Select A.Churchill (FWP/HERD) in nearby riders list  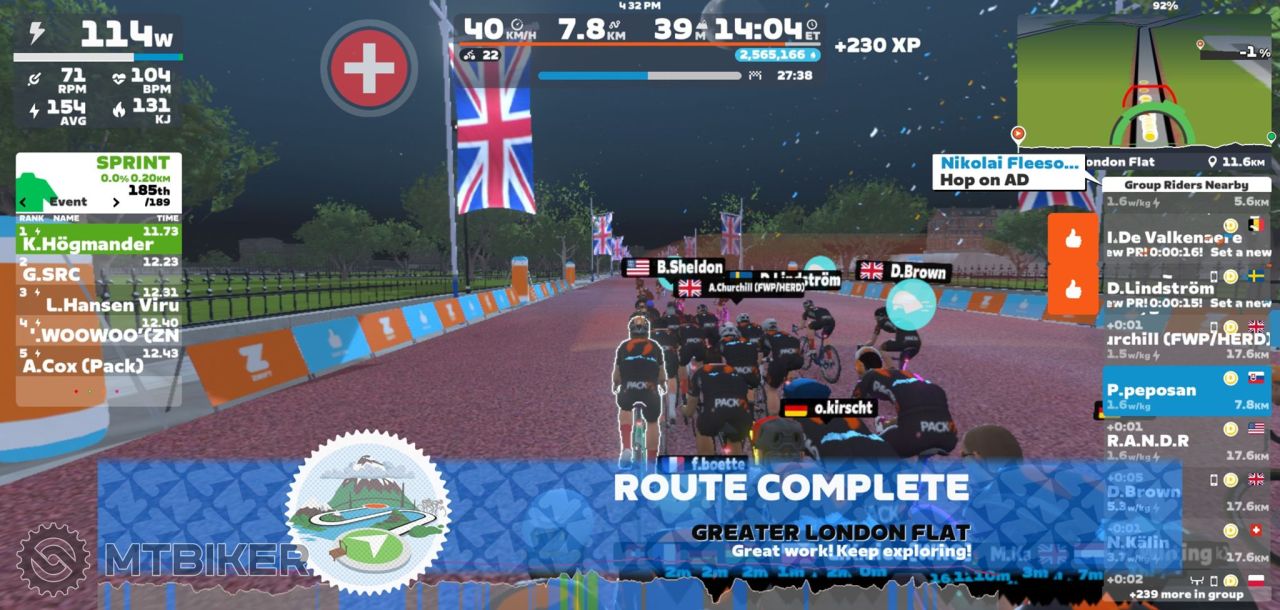1186,338
